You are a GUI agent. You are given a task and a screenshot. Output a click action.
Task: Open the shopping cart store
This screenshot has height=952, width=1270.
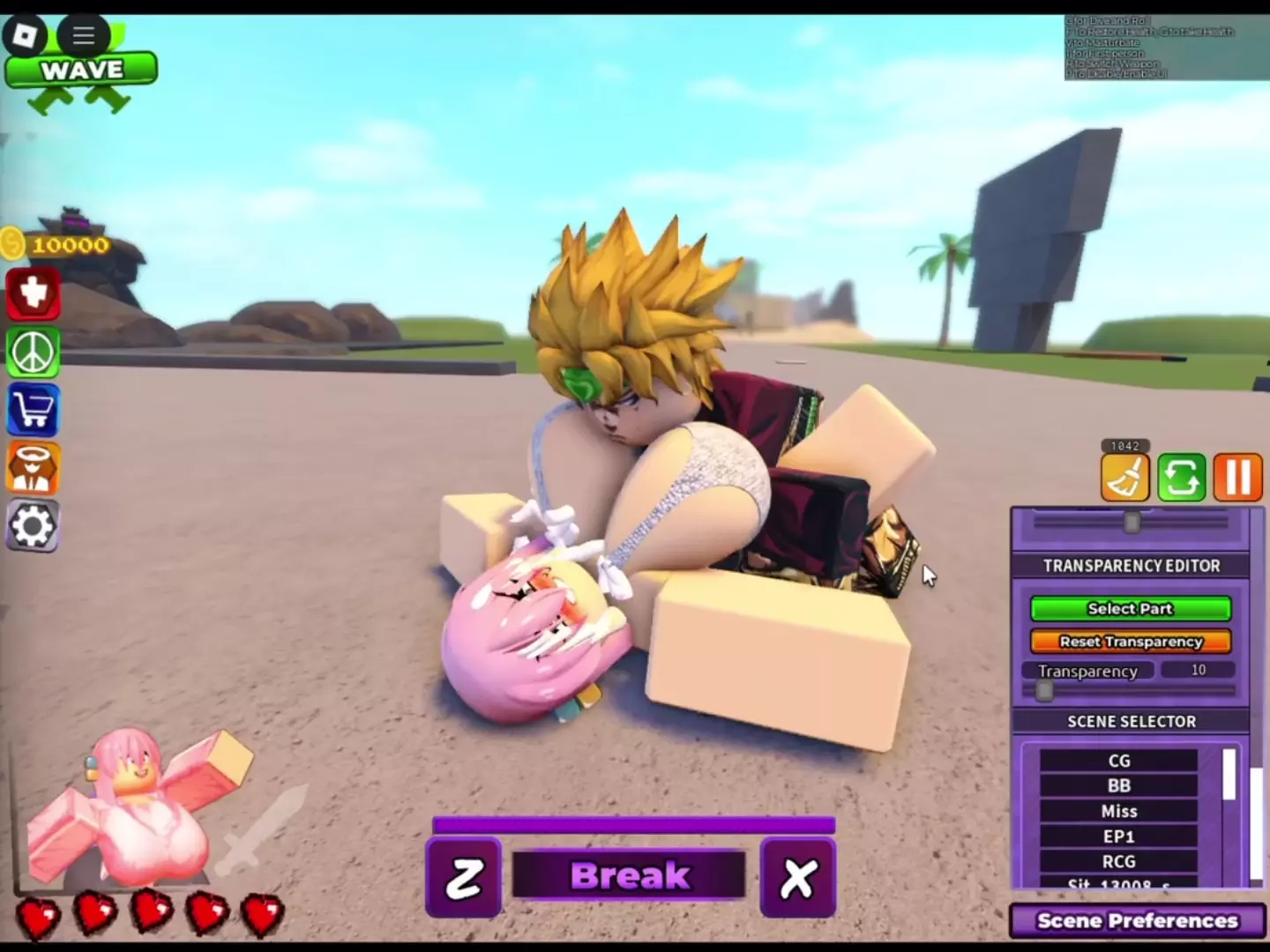pyautogui.click(x=34, y=411)
